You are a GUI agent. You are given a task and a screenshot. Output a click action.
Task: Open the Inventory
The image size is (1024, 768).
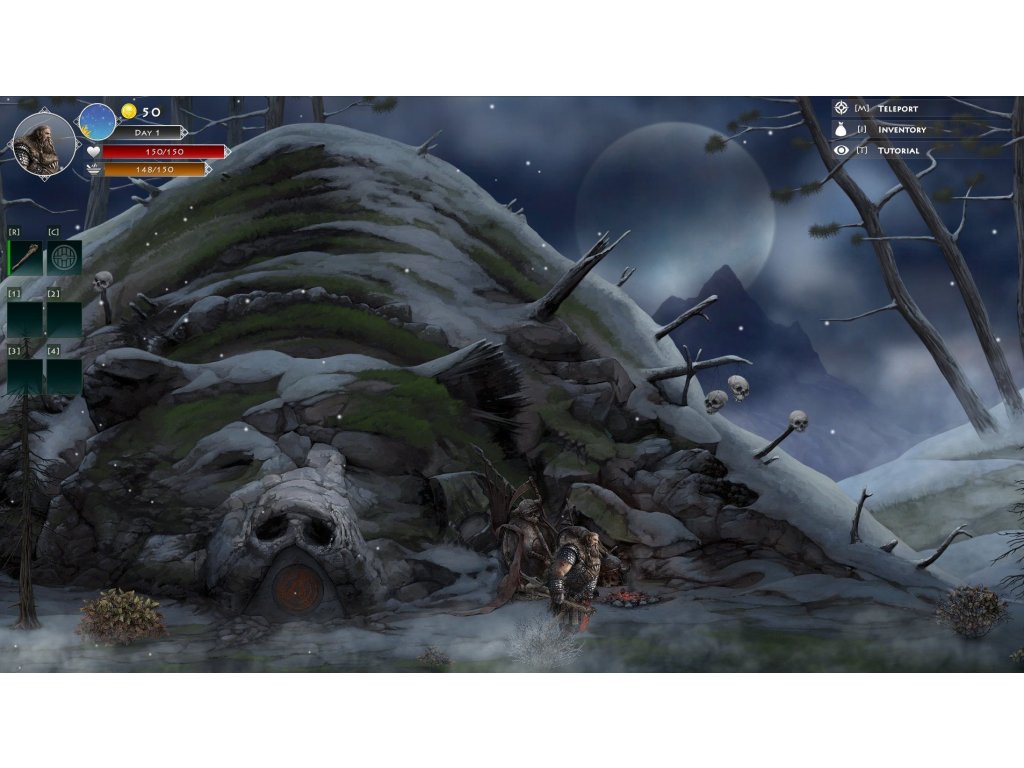(900, 129)
